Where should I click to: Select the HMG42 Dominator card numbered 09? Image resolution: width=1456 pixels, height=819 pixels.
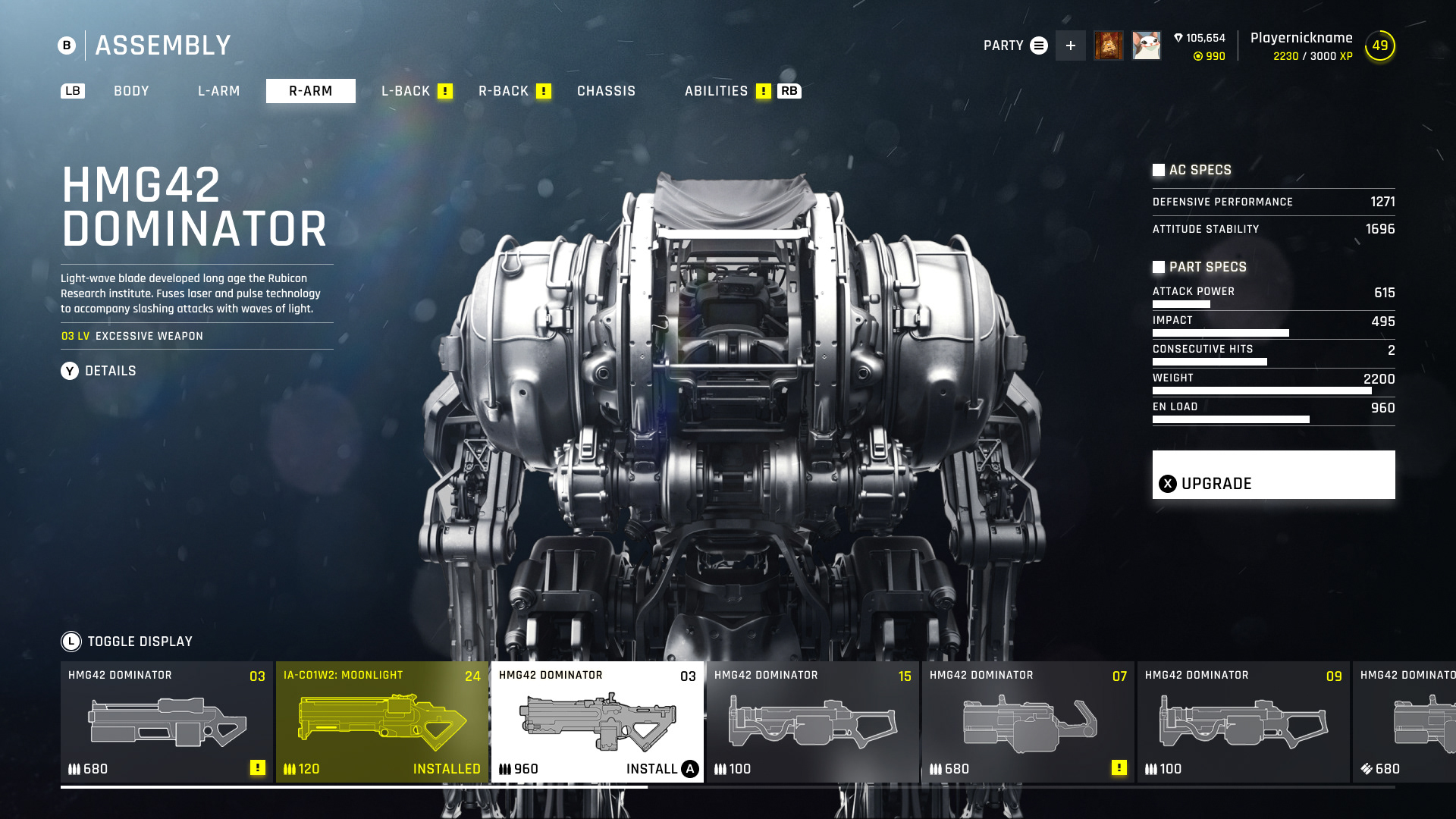point(1243,721)
